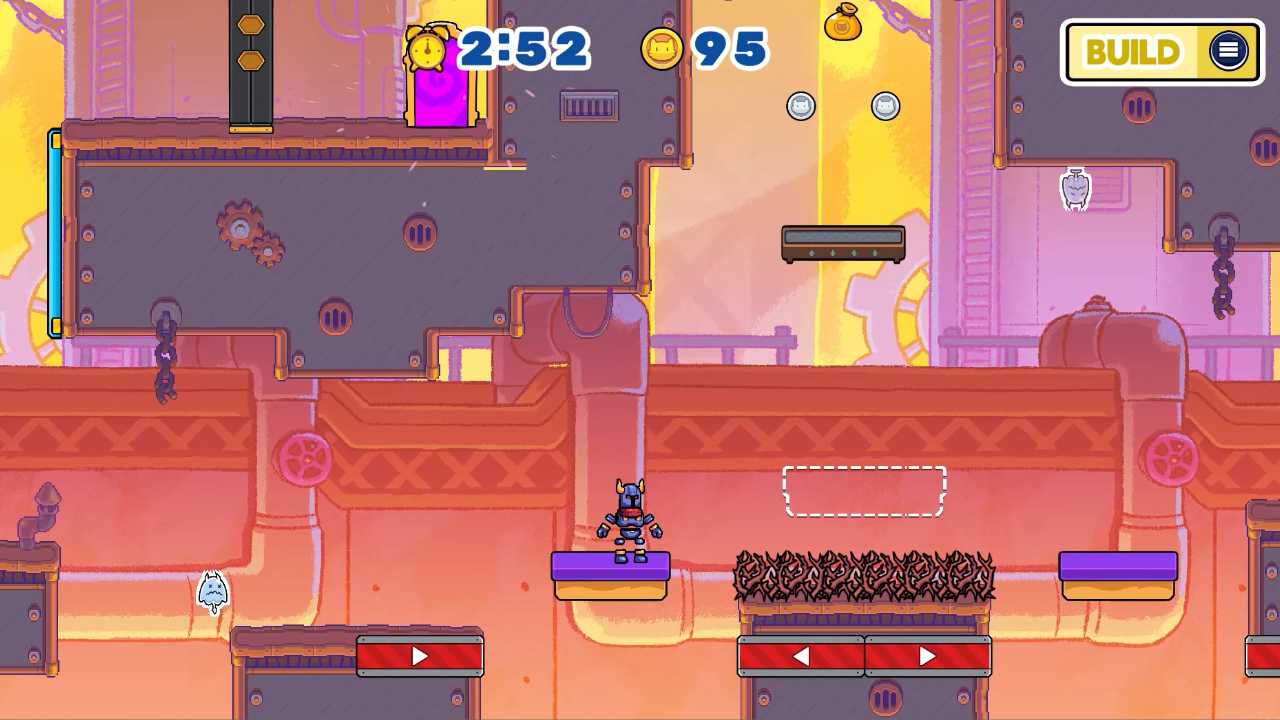
Task: Select the horned robot player character
Action: (630, 520)
